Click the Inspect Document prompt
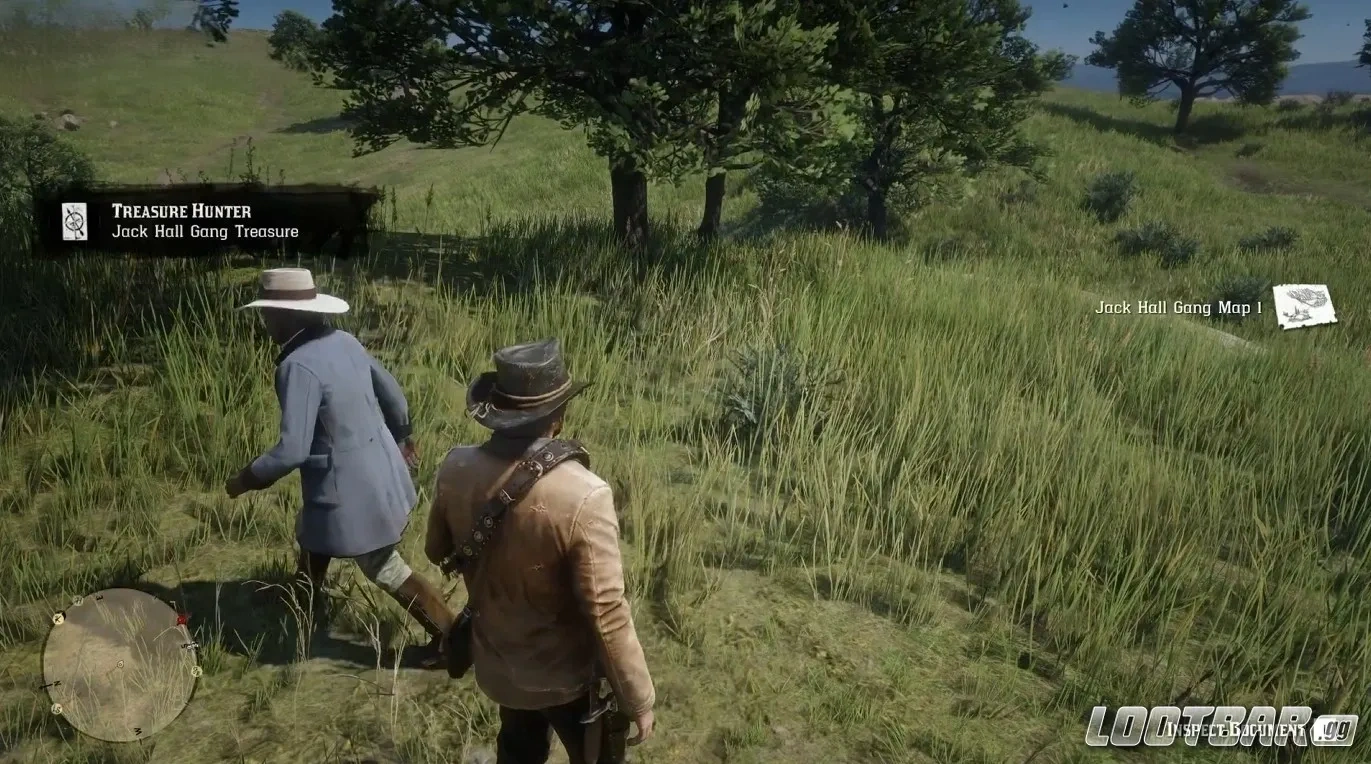 (x=1235, y=729)
